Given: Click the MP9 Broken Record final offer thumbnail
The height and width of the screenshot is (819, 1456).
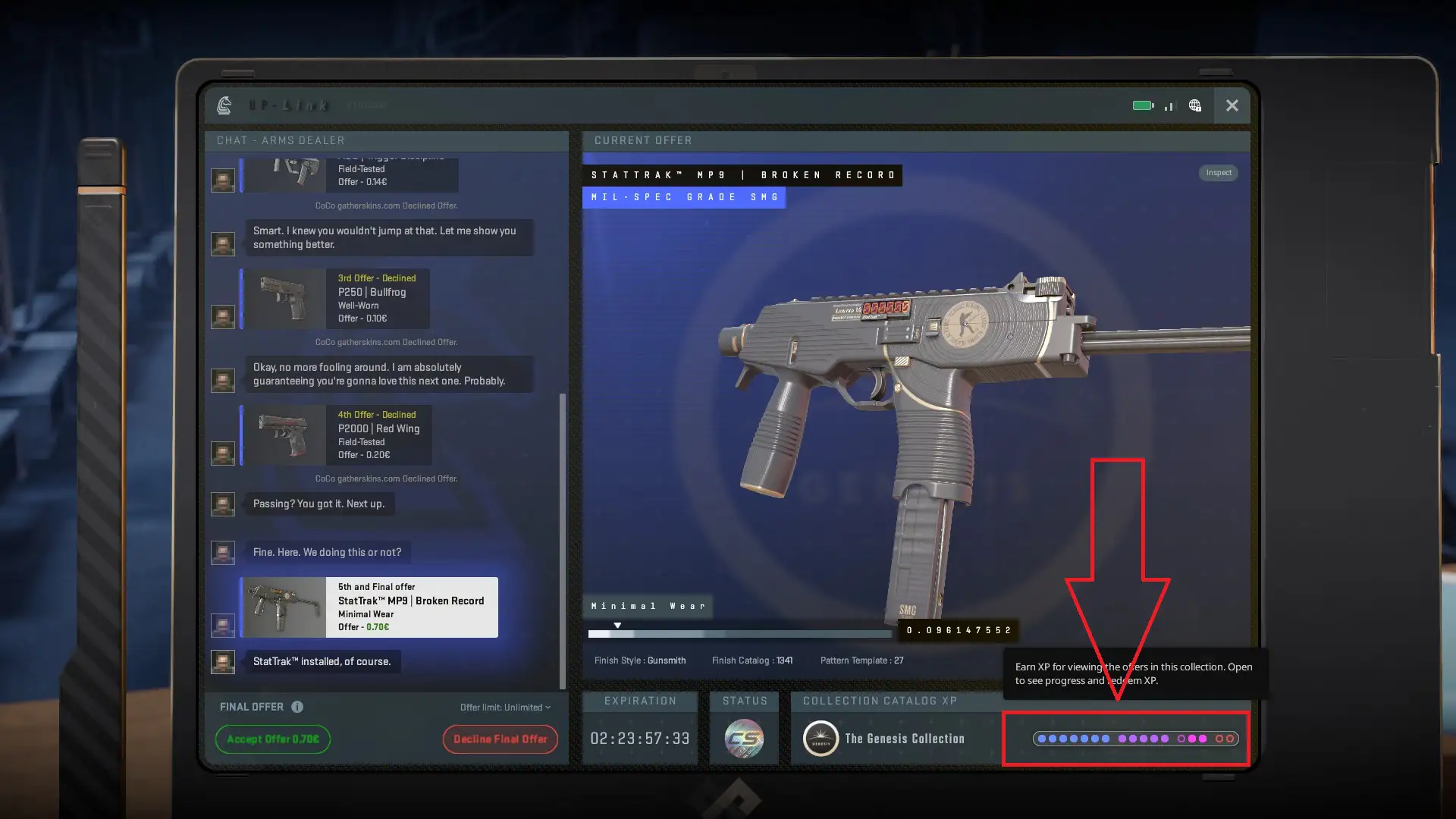Looking at the screenshot, I should click(284, 607).
